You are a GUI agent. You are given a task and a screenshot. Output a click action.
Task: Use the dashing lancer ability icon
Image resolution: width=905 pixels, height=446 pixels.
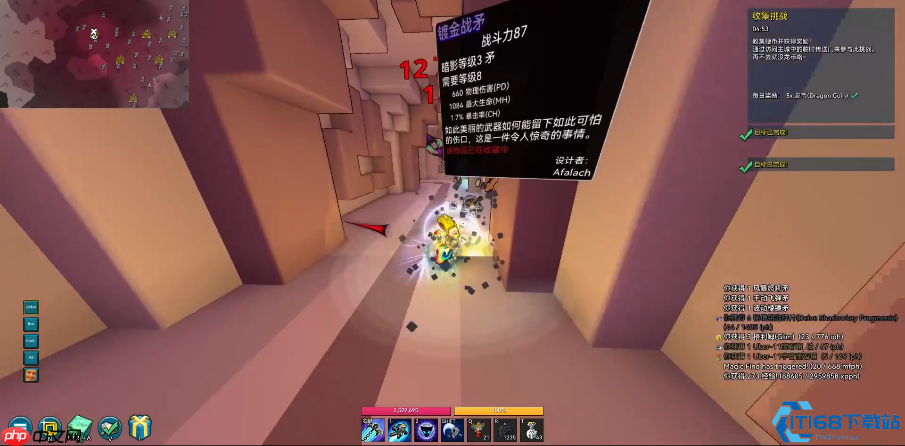point(400,428)
